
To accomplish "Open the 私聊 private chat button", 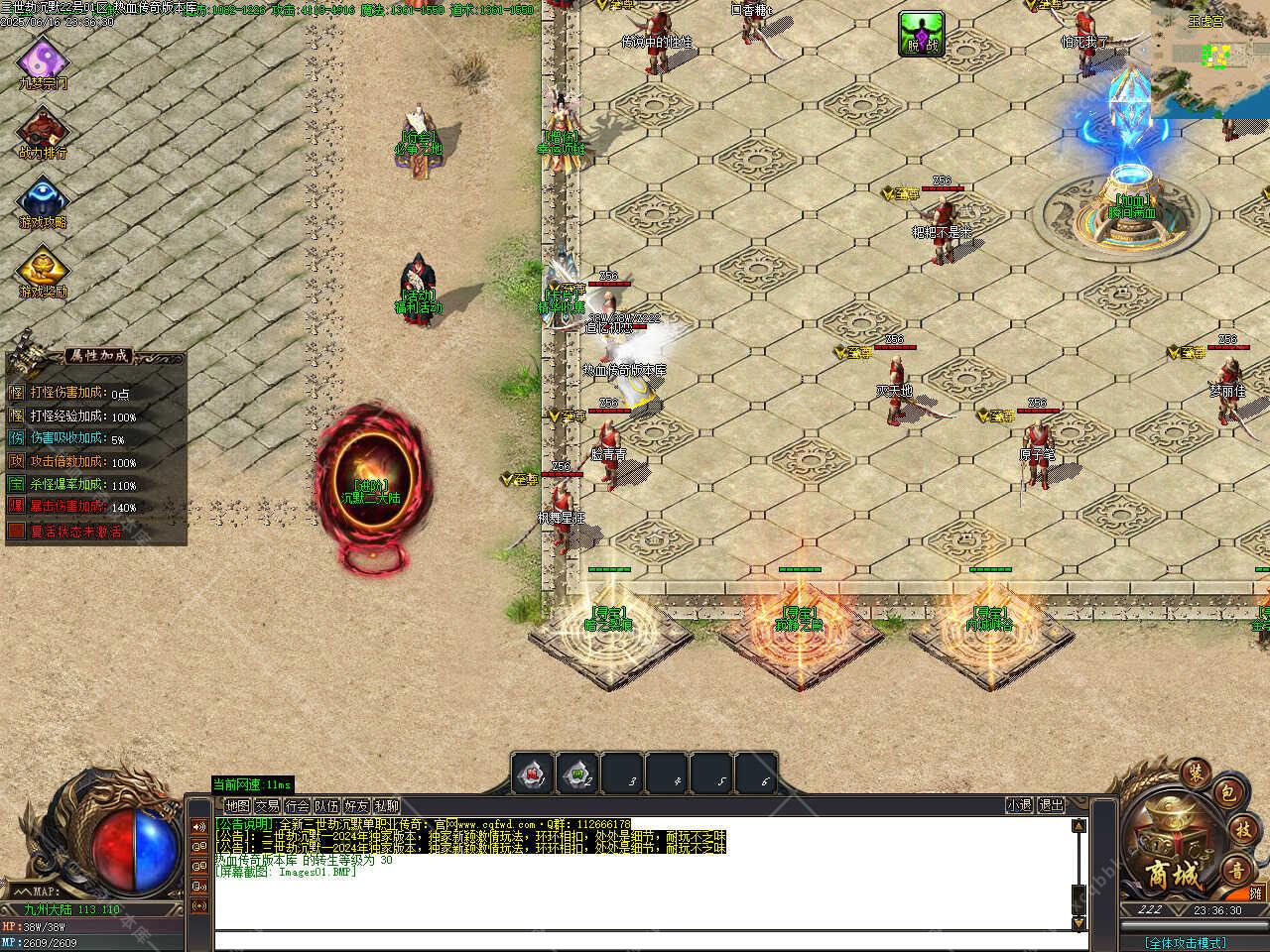I will coord(386,806).
